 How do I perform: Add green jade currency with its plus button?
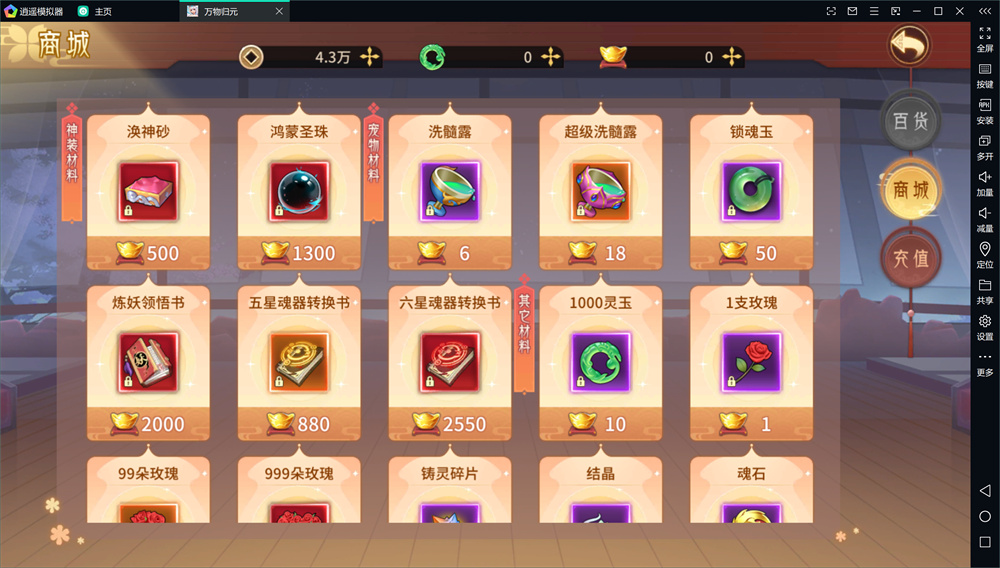click(x=550, y=57)
